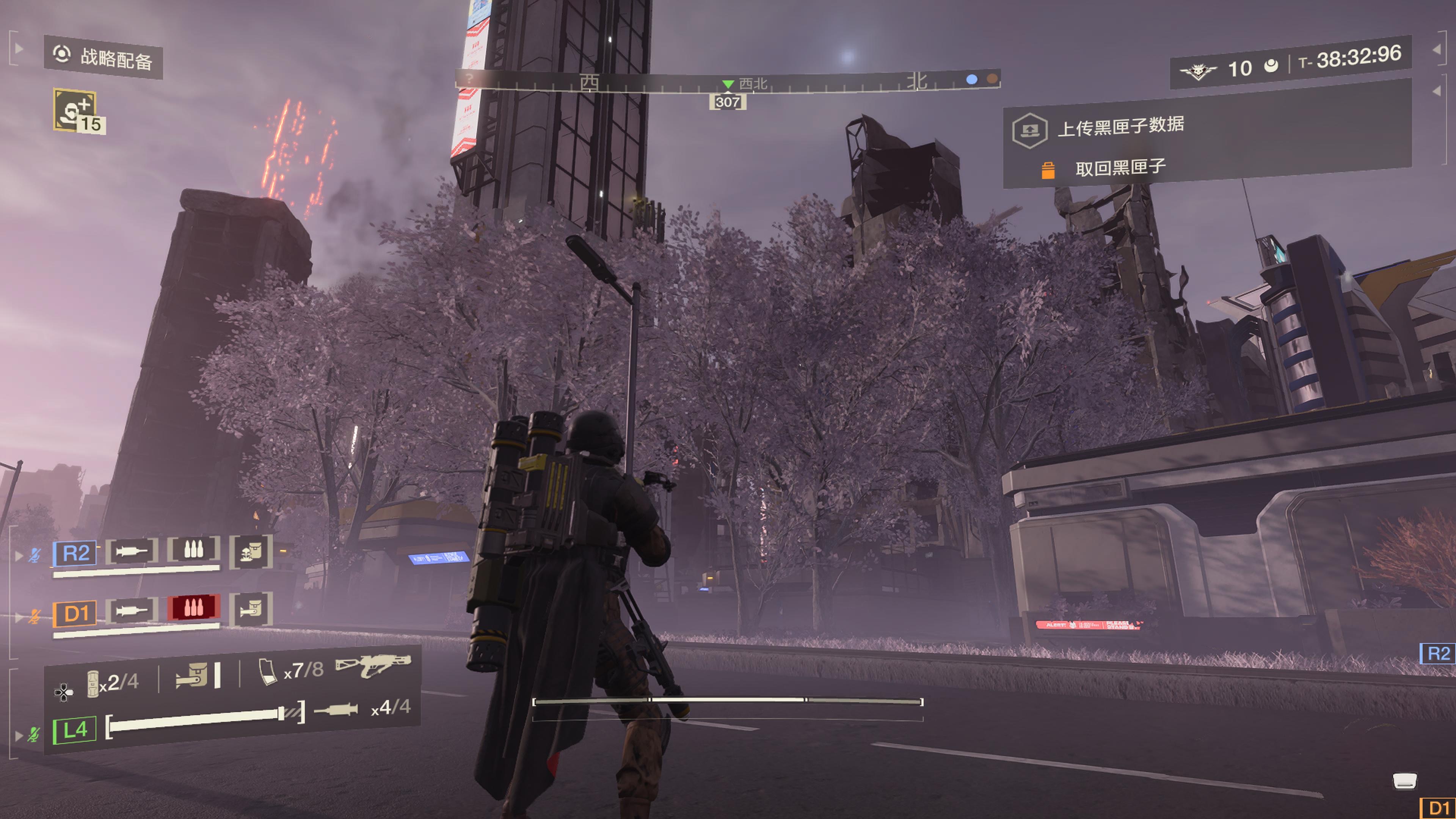Select D1's backpack equipment icon
The width and height of the screenshot is (1456, 819).
point(251,609)
